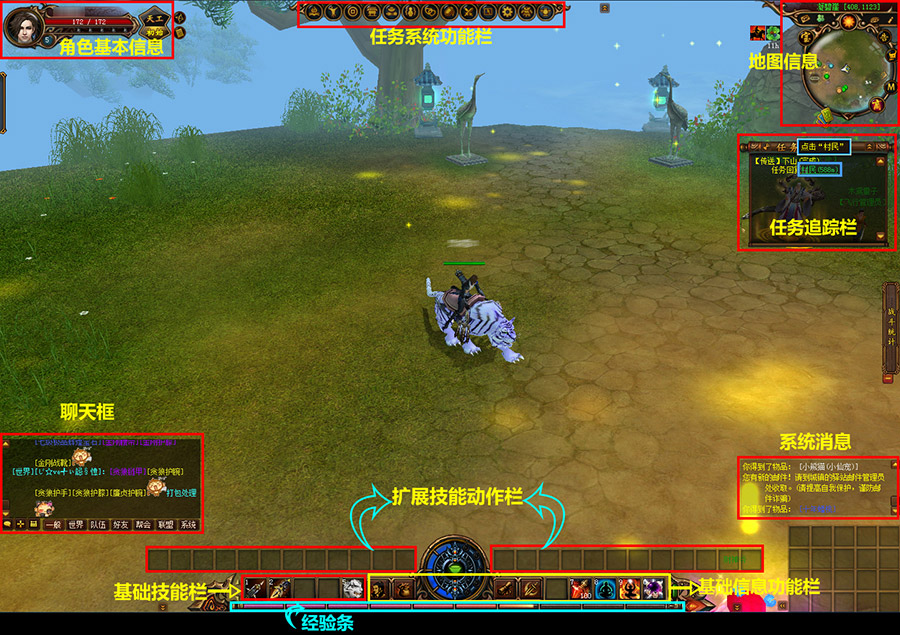Click the mounted-rider buff icon

click(757, 33)
